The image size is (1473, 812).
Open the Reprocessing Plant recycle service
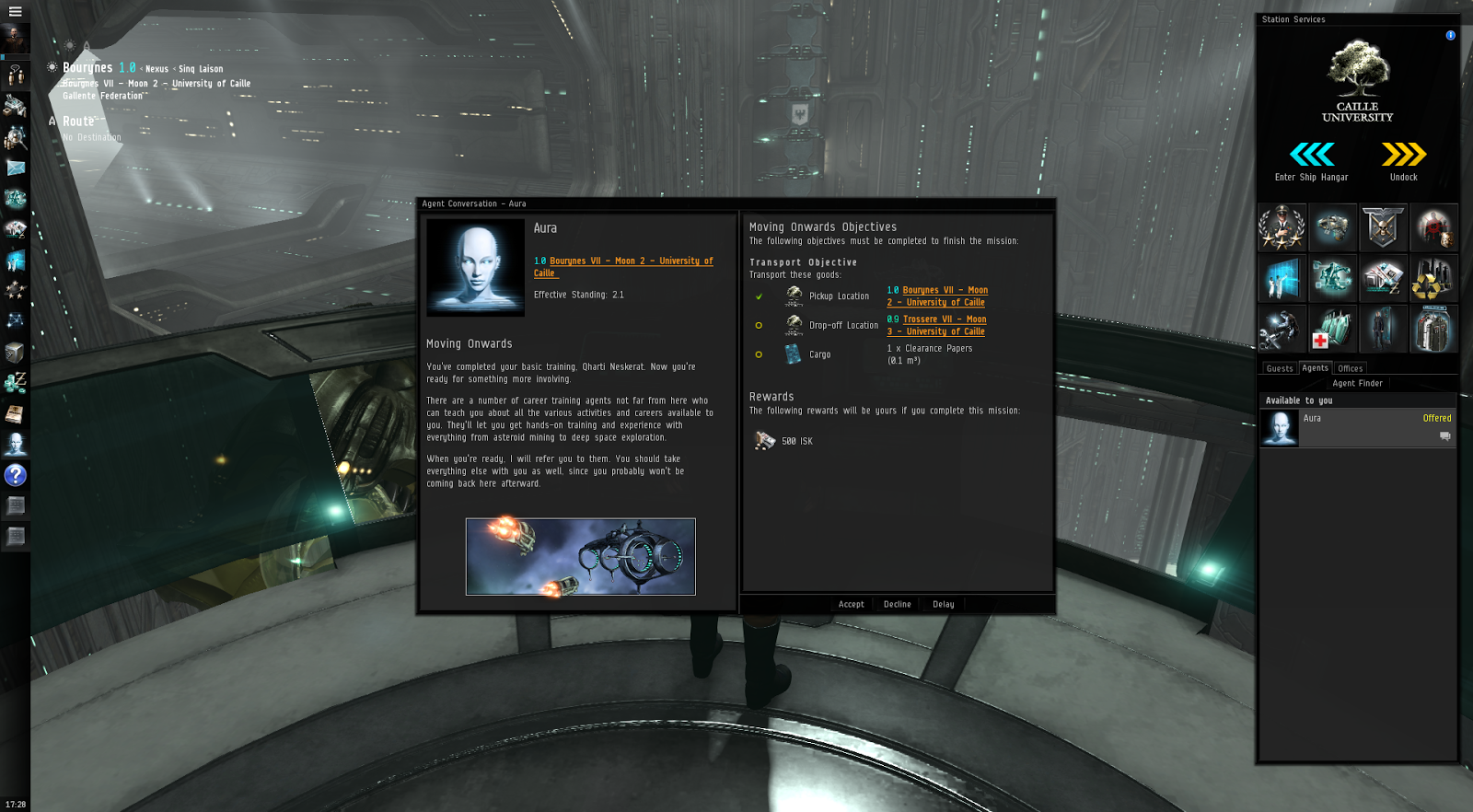(1434, 279)
